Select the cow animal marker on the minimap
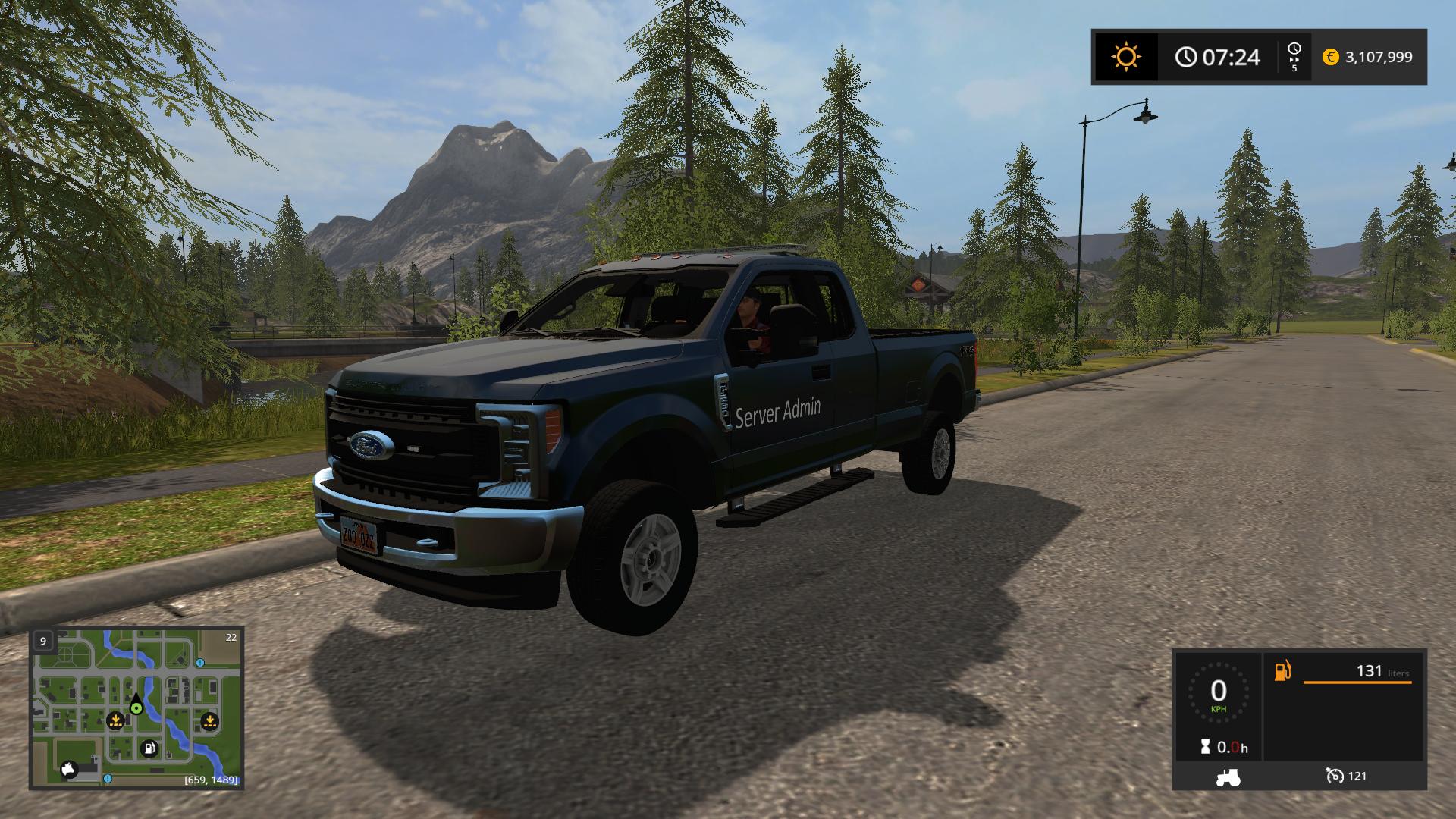This screenshot has width=1456, height=819. coord(71,770)
